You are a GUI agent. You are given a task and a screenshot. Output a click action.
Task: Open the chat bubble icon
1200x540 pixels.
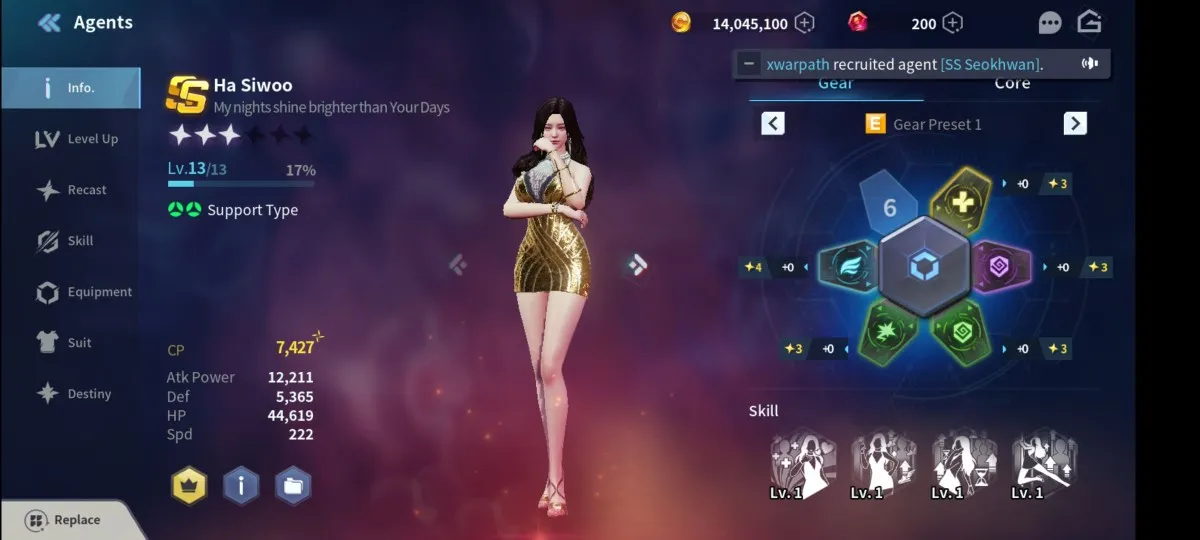pos(1050,23)
